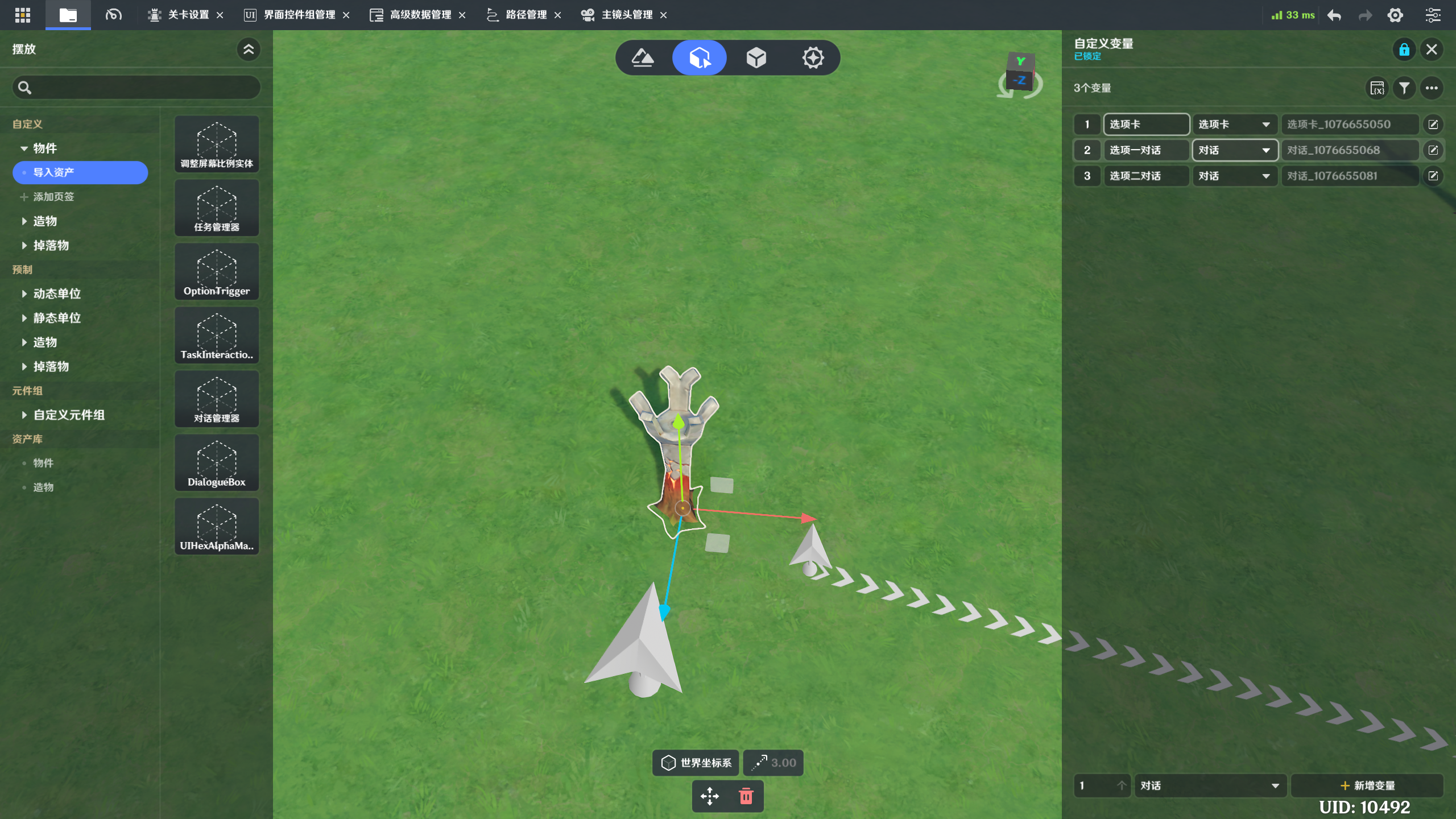Open type dropdown for 选项二对话 row
The width and height of the screenshot is (1456, 819).
click(x=1234, y=176)
